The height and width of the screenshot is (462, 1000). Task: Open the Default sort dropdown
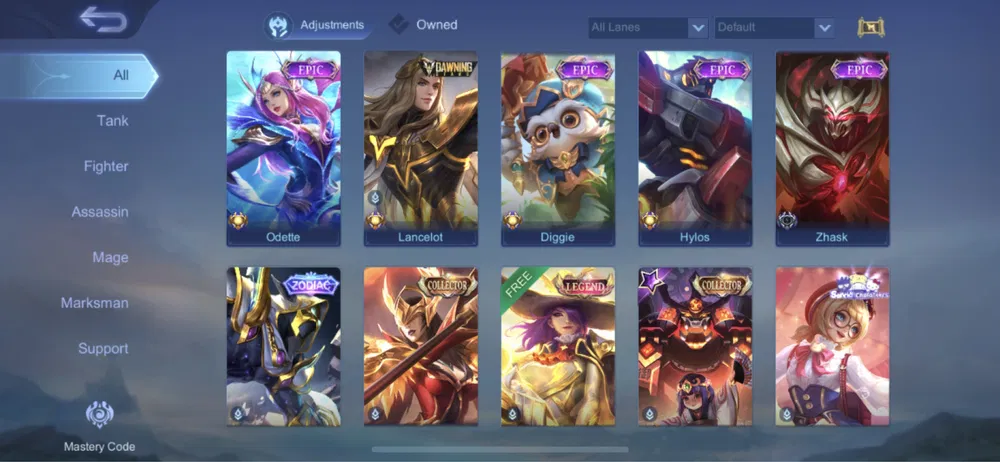pos(774,28)
